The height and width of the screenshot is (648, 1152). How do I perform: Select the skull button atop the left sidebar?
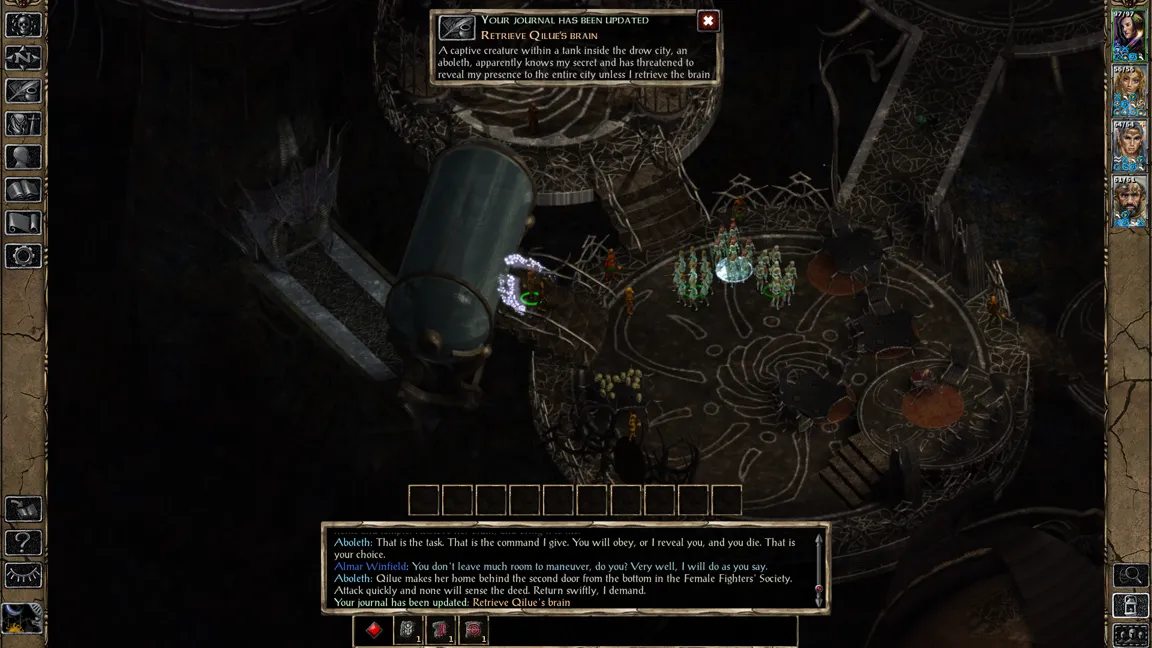click(23, 26)
